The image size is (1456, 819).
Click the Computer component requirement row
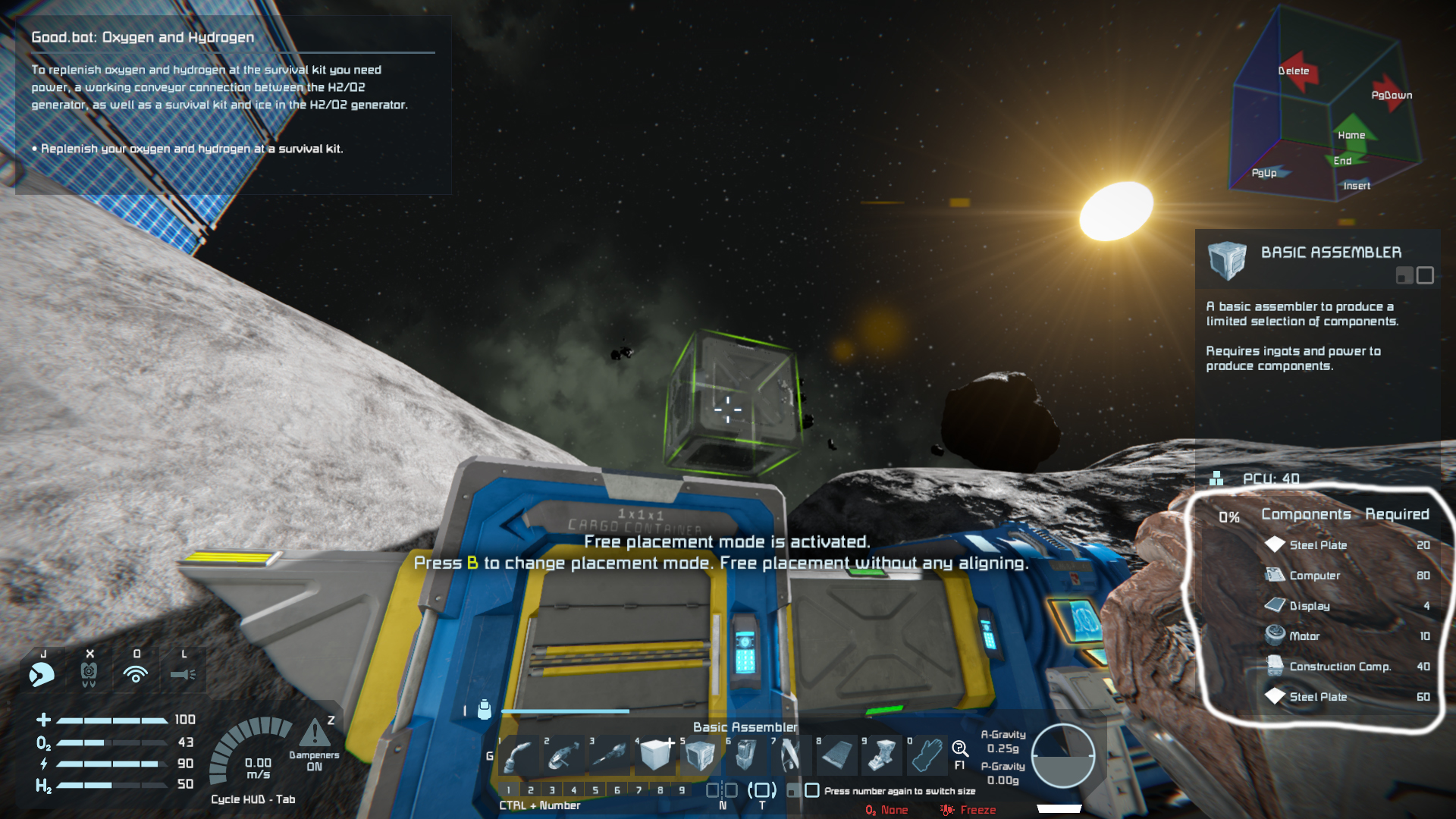(x=1347, y=576)
